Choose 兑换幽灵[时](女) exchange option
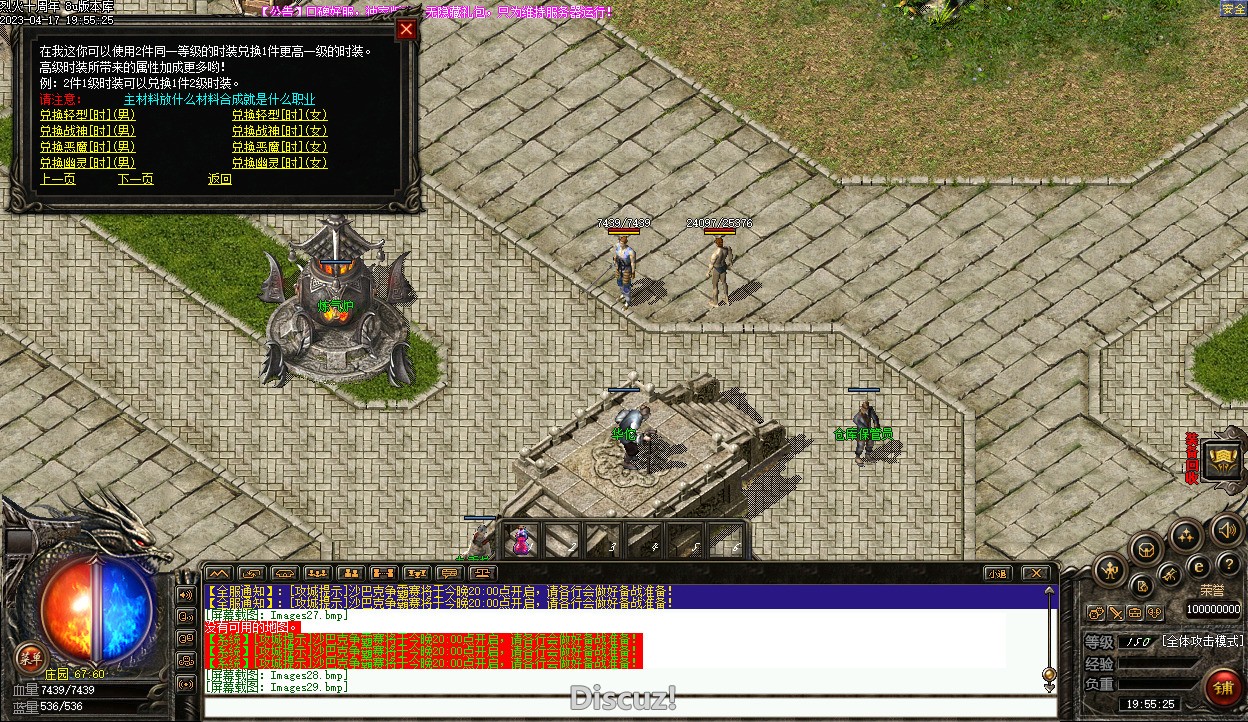This screenshot has height=722, width=1248. (x=279, y=163)
